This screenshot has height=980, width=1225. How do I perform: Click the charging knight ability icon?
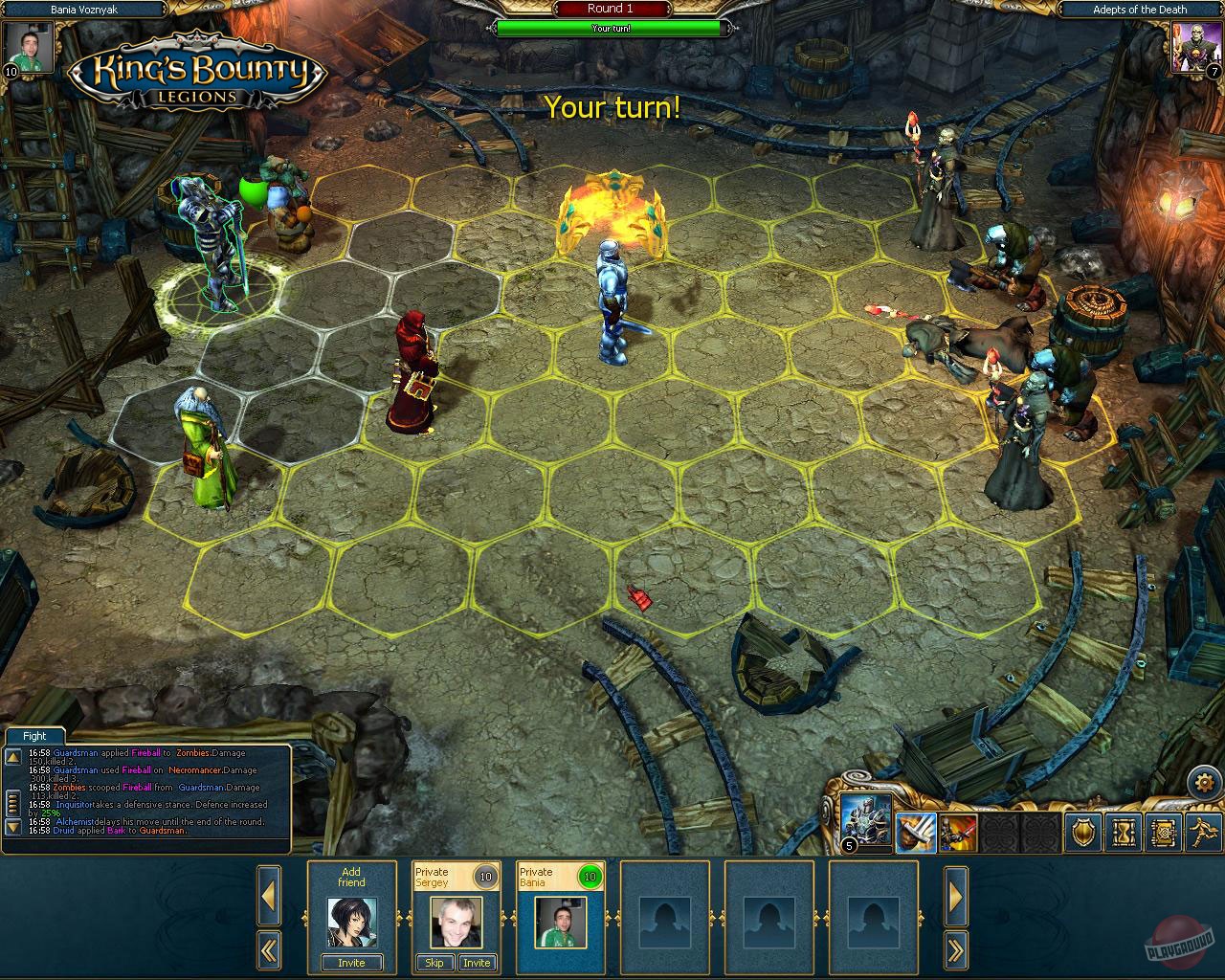coord(957,833)
